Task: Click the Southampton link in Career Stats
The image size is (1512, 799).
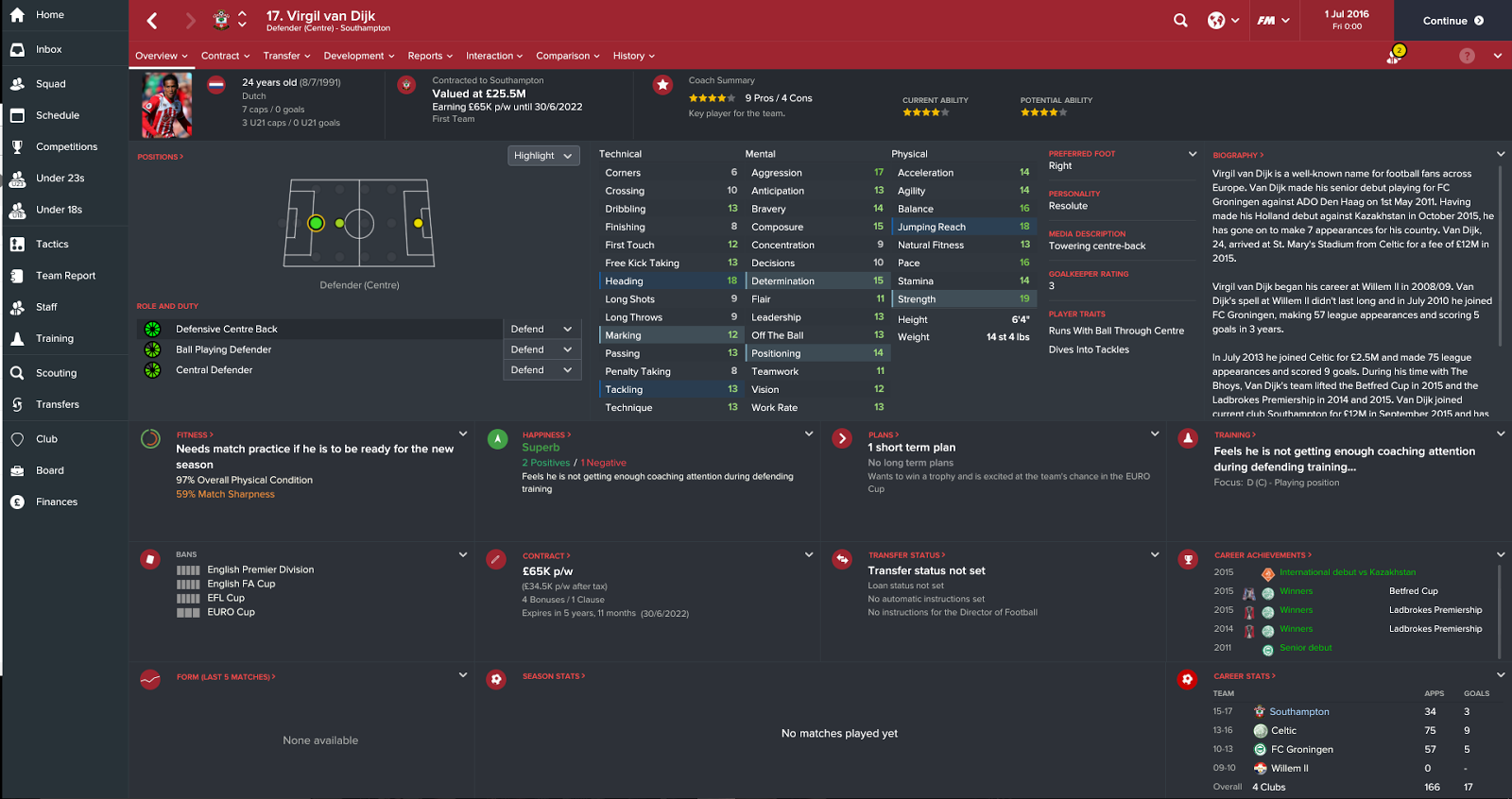Action: tap(1298, 711)
